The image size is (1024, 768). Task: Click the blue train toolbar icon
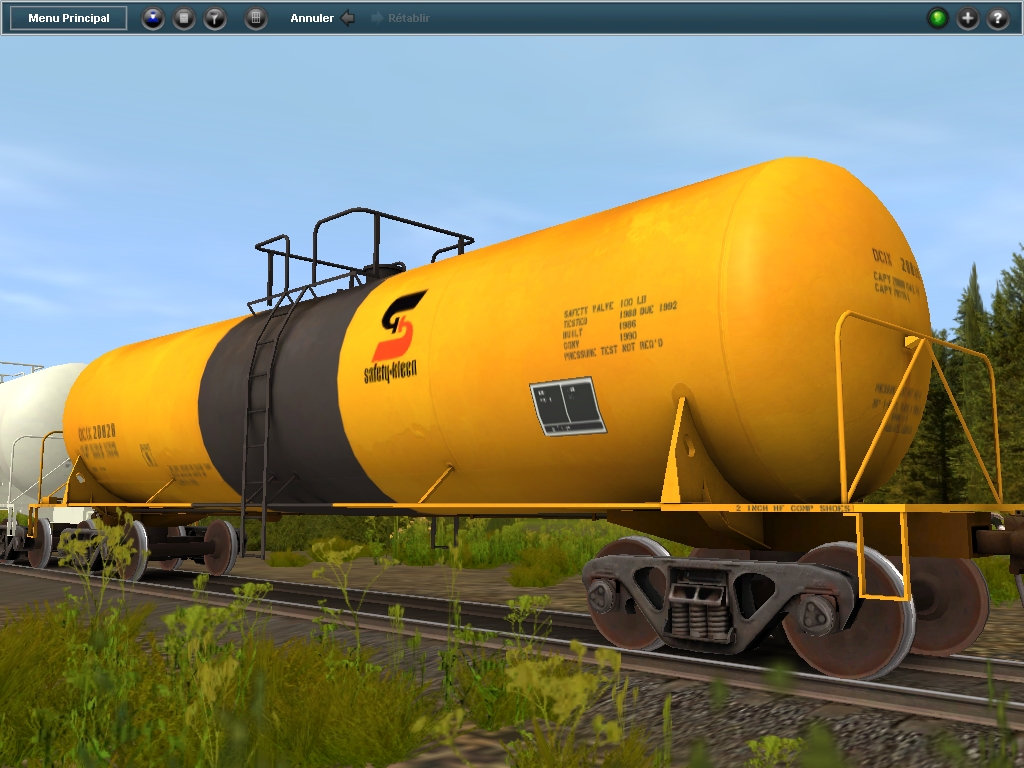tap(153, 18)
